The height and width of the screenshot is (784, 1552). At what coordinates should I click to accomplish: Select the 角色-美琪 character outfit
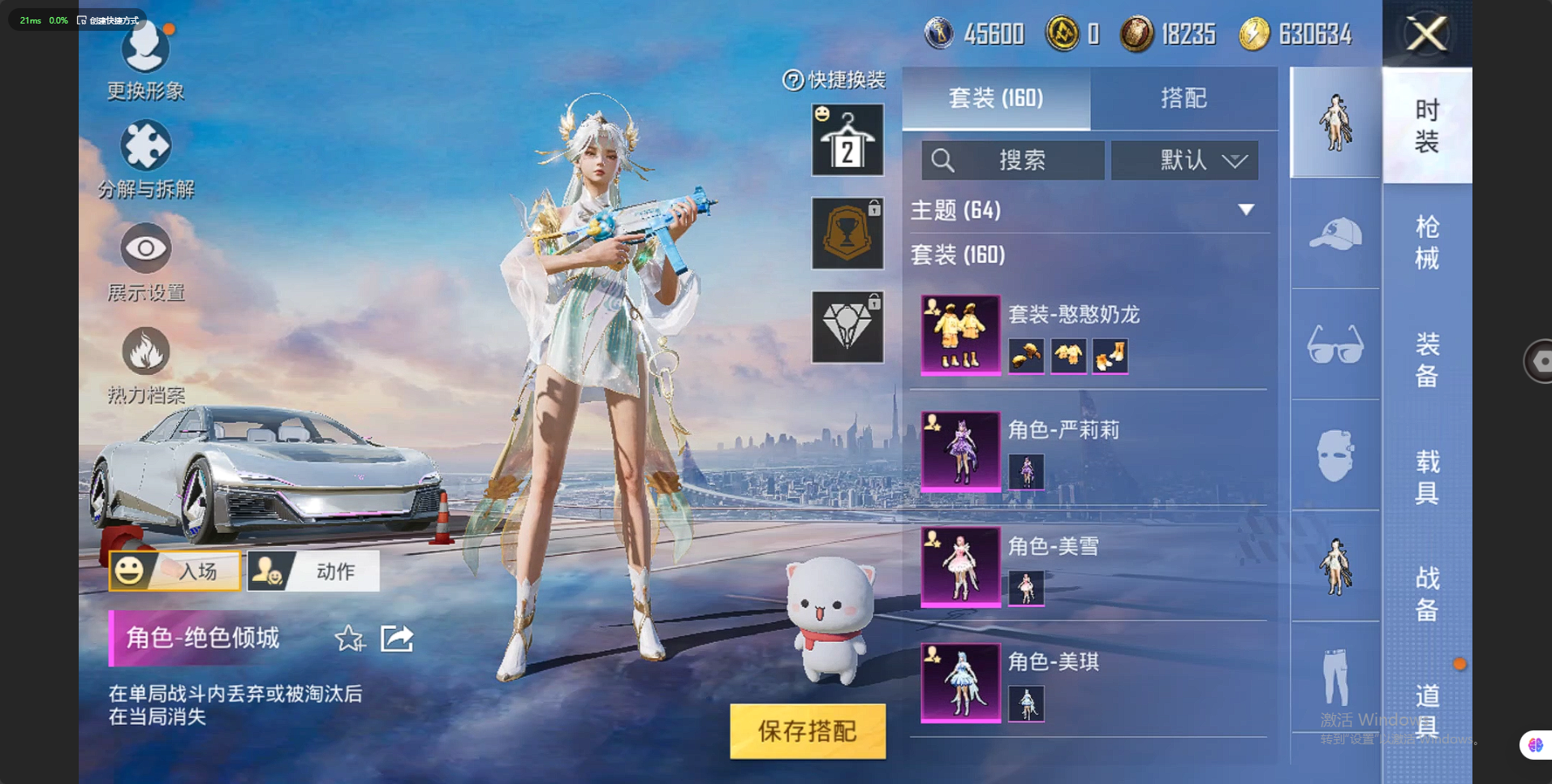click(x=960, y=683)
